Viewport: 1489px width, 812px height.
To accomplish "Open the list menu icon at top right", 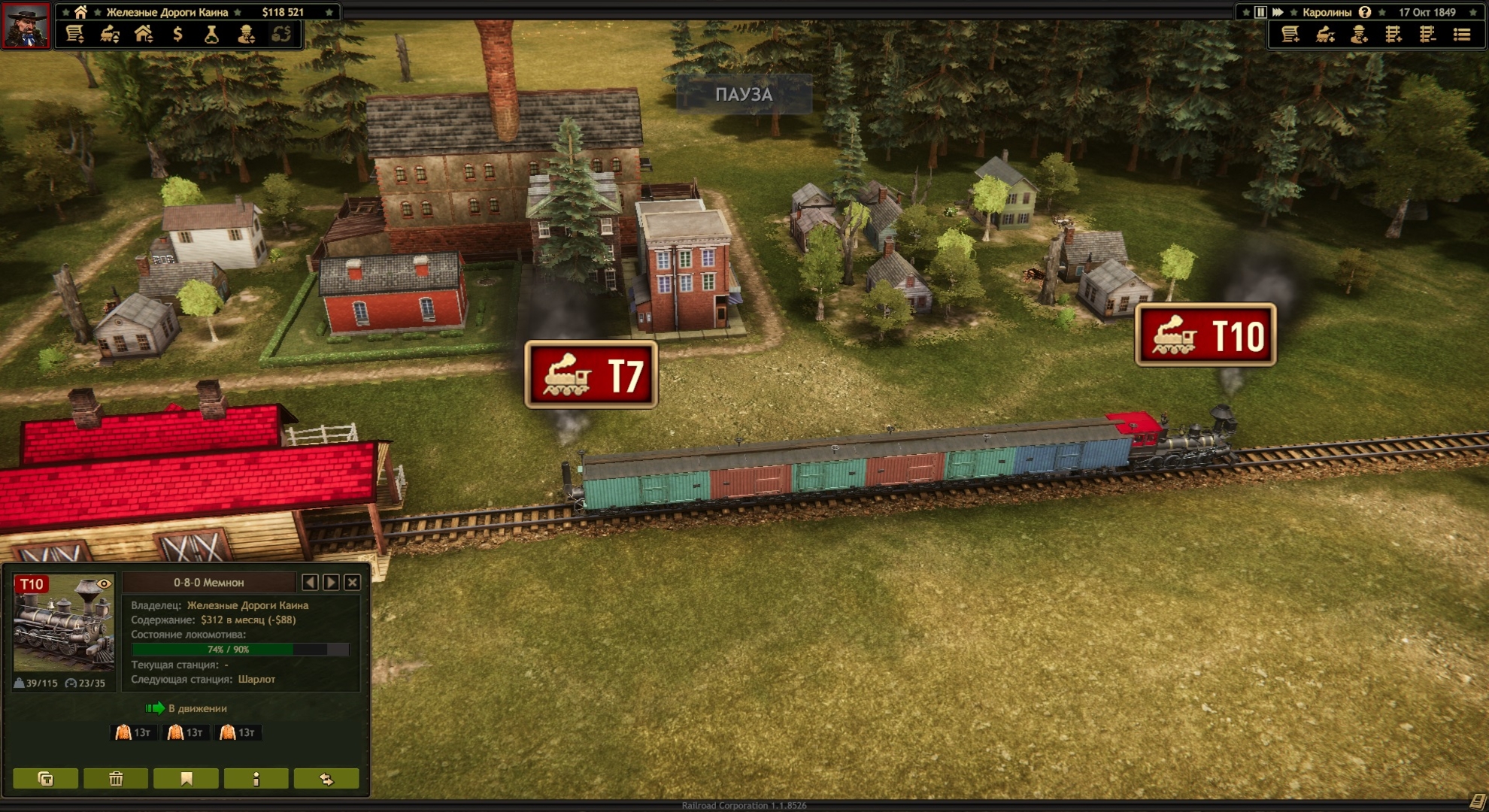I will pos(1462,34).
